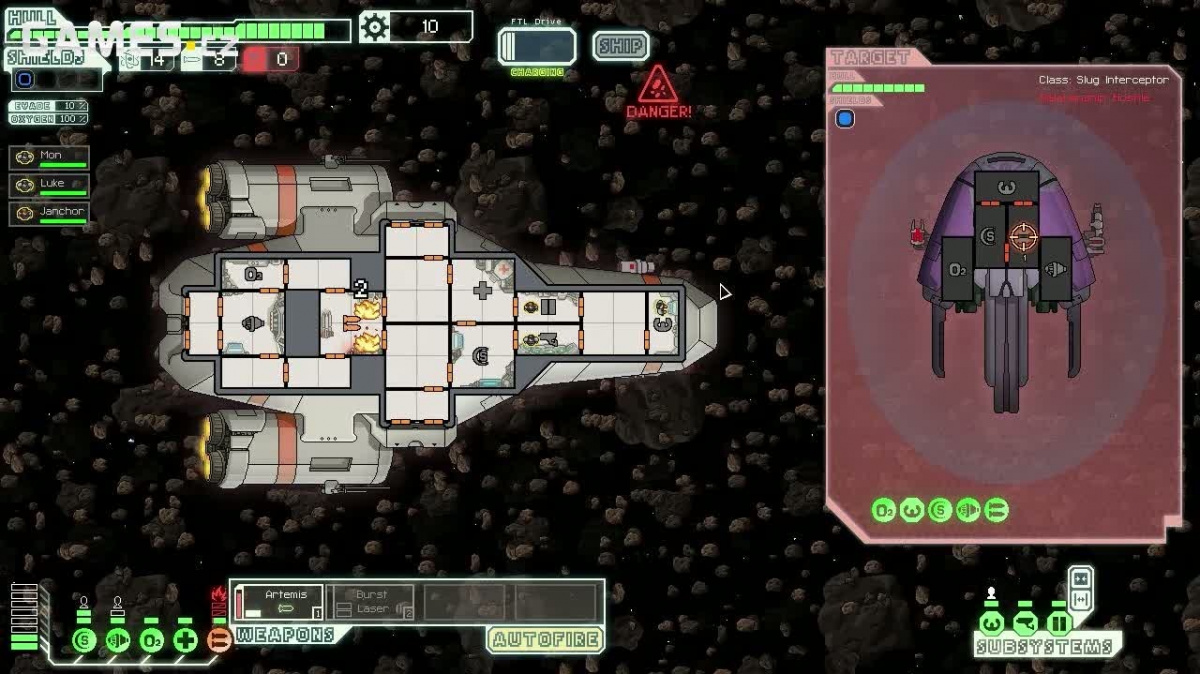Target the enemy ship's shields room
The image size is (1200, 674).
coord(989,237)
